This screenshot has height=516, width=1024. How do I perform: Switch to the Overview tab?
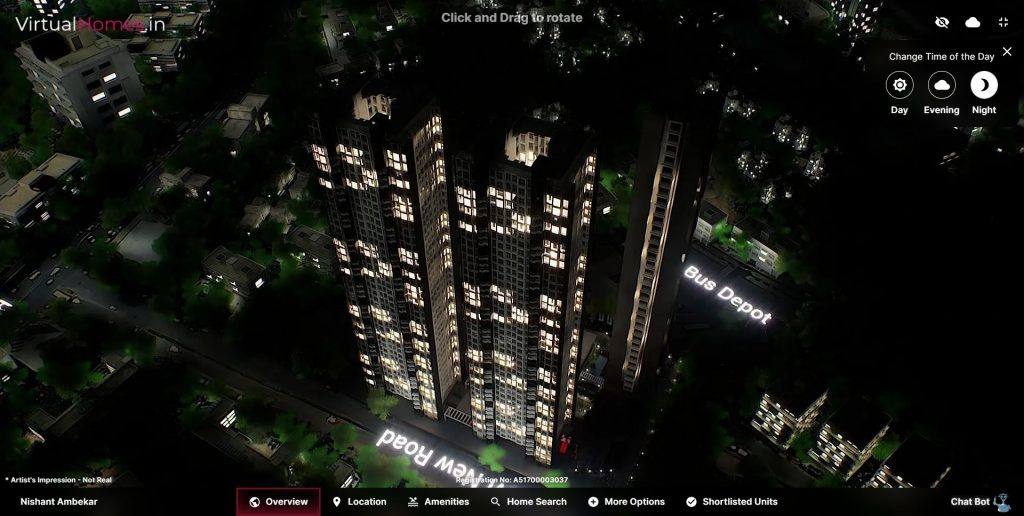tap(278, 502)
